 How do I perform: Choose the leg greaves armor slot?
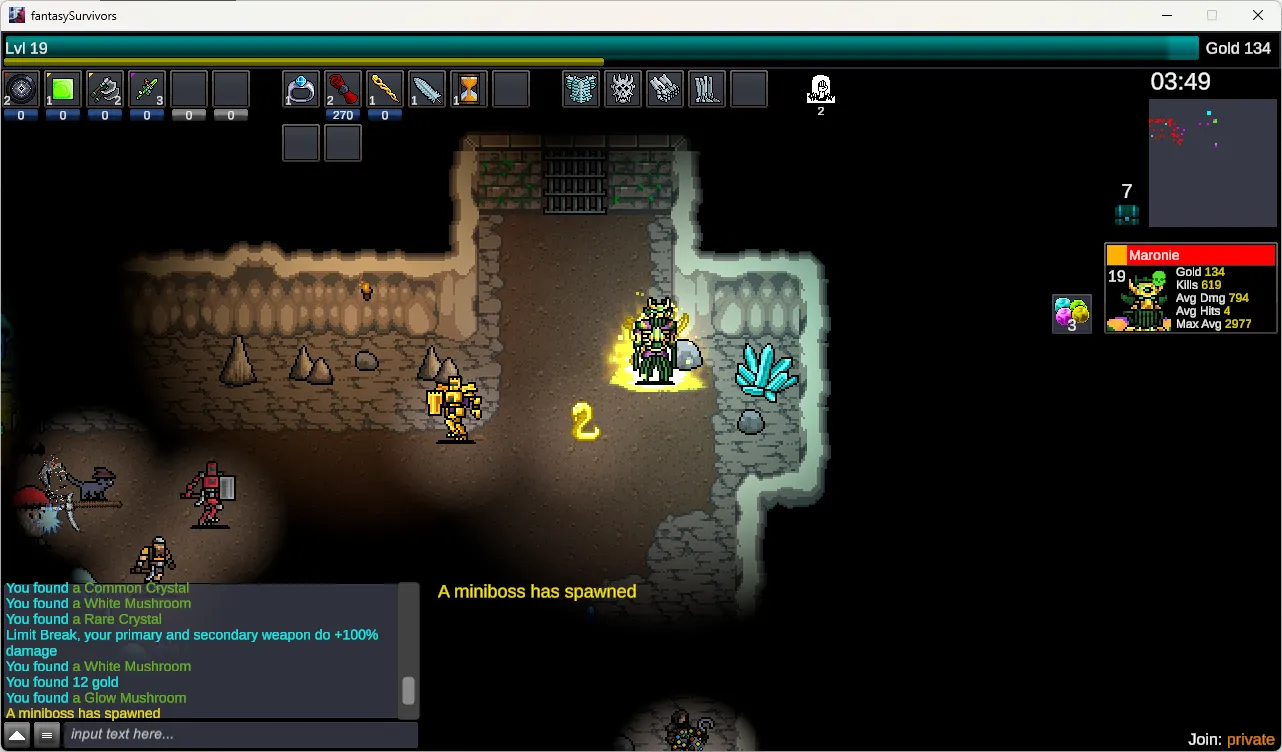tap(707, 90)
